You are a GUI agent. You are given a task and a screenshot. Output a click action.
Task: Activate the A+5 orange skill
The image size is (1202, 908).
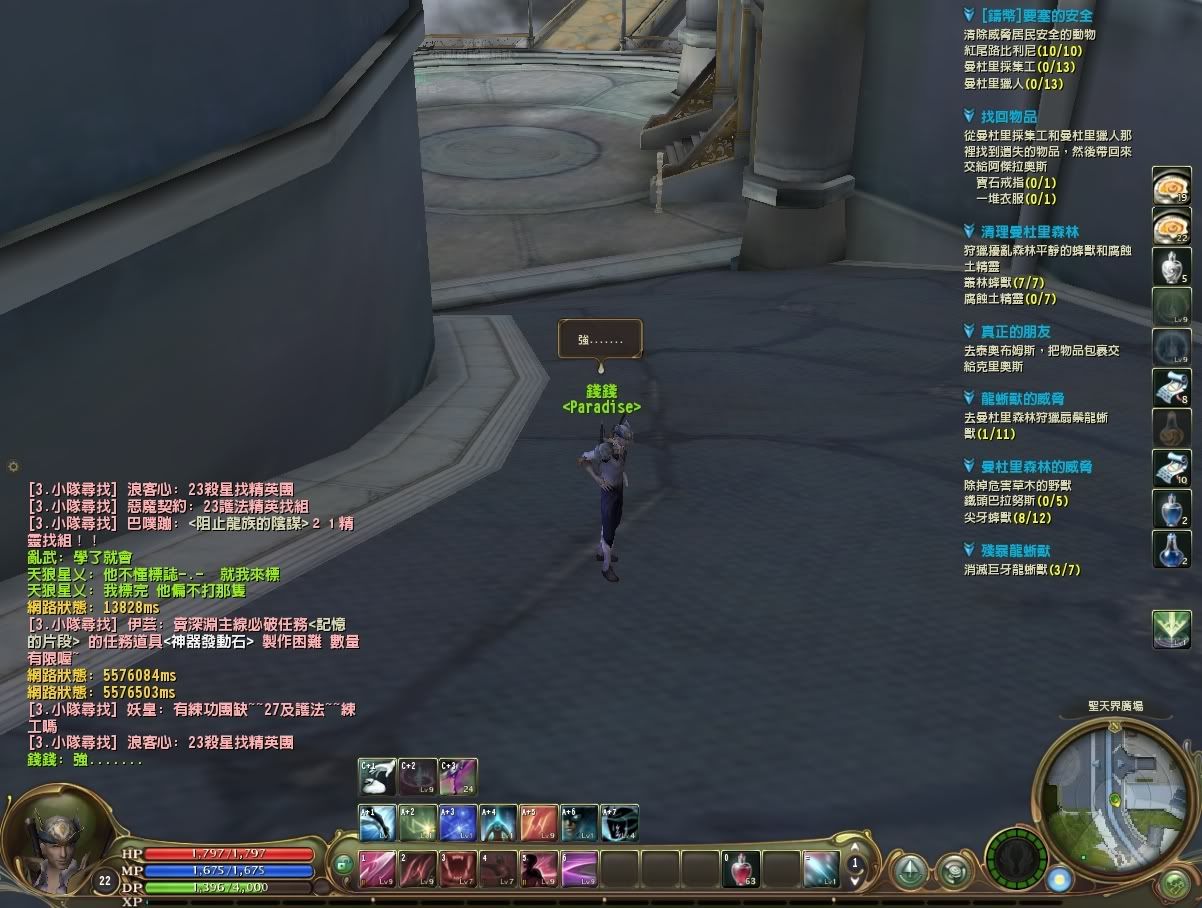click(x=538, y=823)
